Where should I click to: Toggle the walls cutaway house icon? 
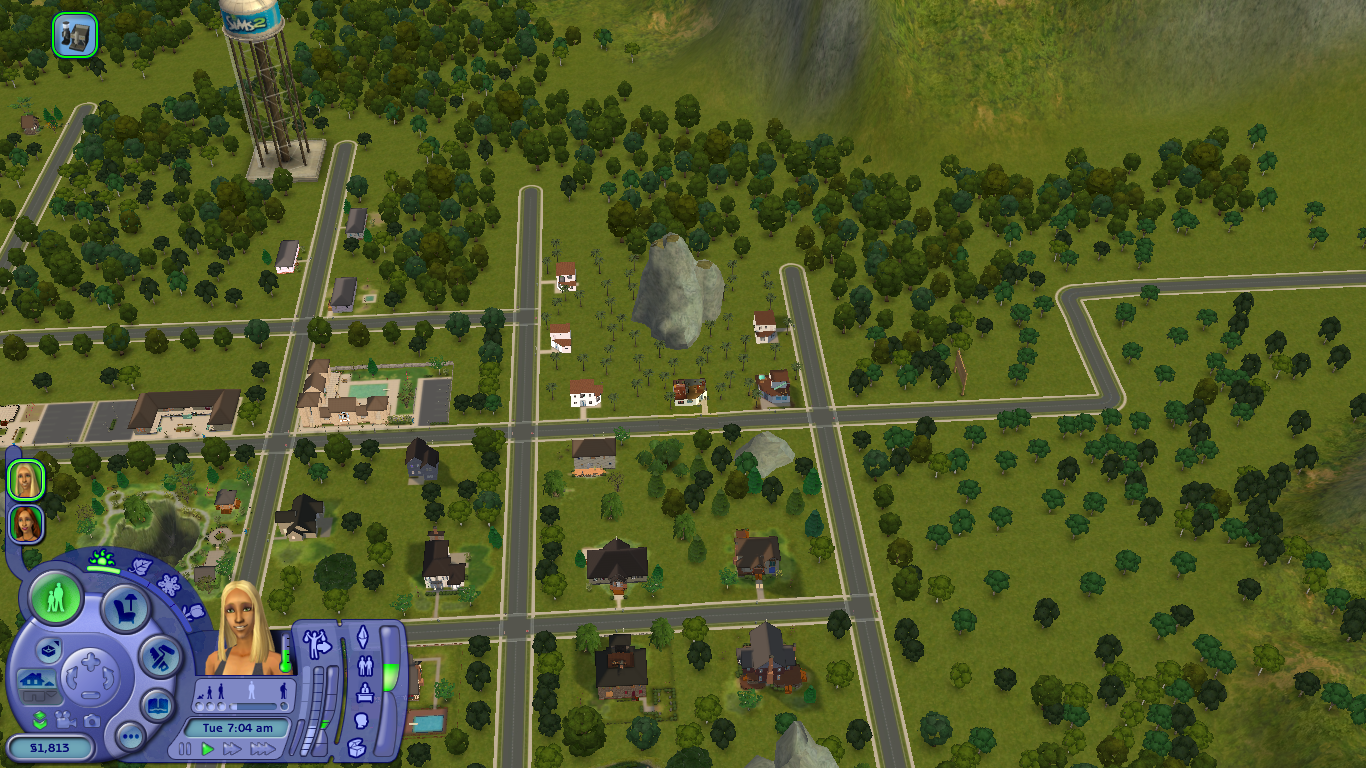click(35, 677)
